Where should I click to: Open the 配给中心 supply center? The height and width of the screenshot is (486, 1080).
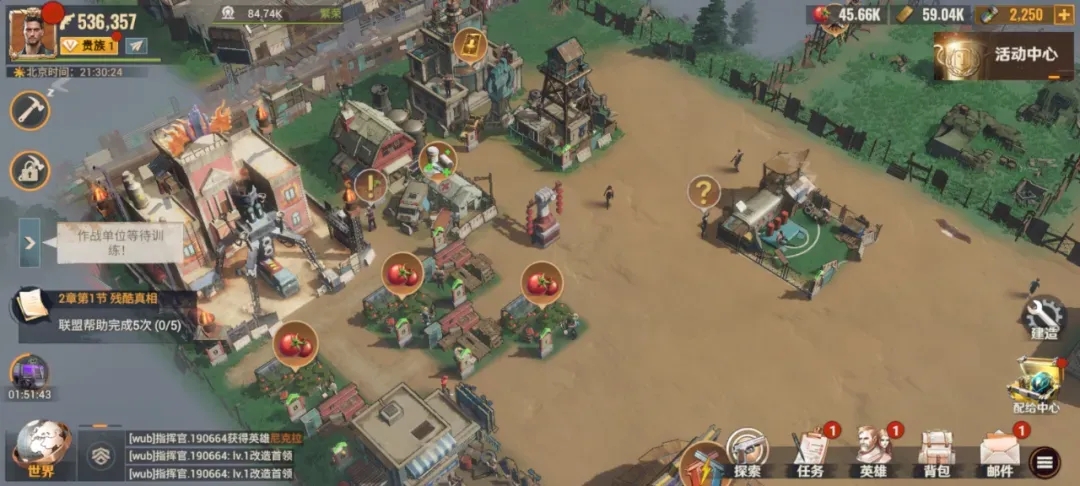click(1036, 385)
